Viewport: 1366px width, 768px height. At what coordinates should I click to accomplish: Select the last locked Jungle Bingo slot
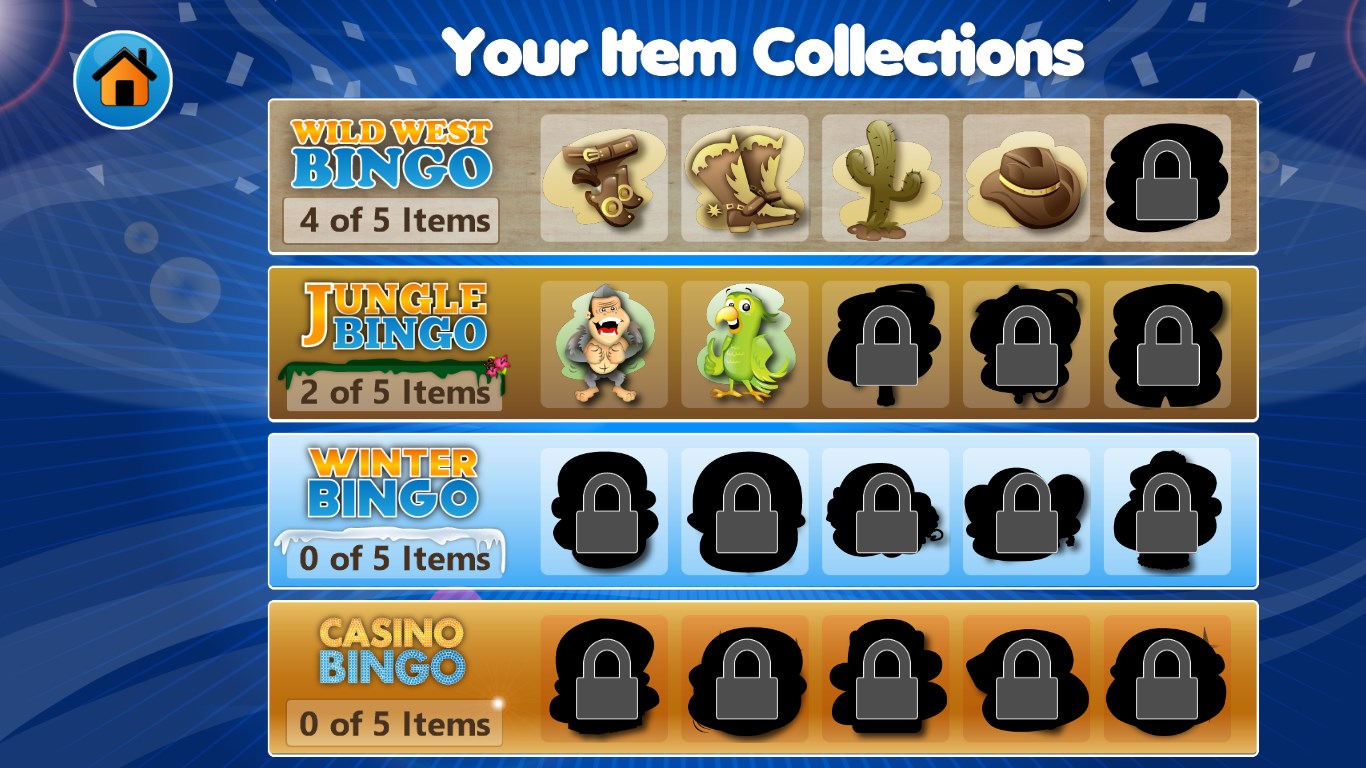pyautogui.click(x=1167, y=344)
